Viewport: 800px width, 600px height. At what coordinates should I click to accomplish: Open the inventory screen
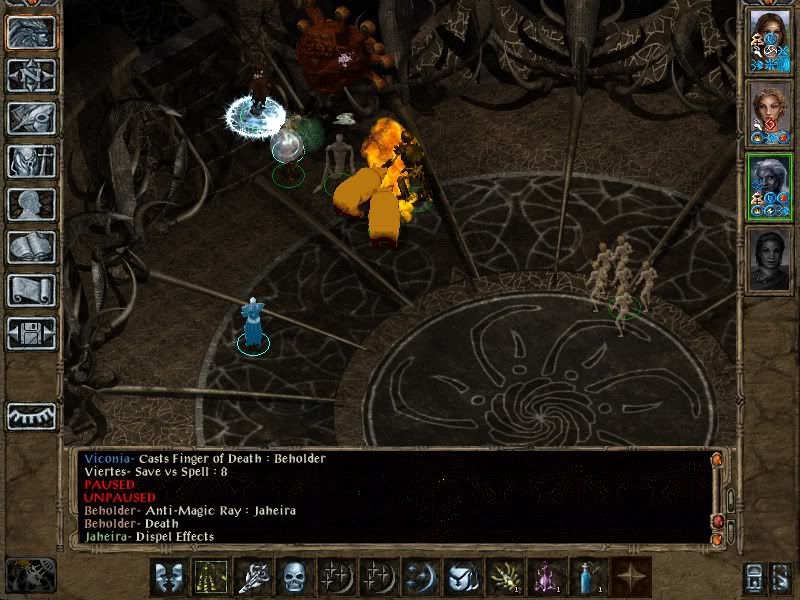31,161
